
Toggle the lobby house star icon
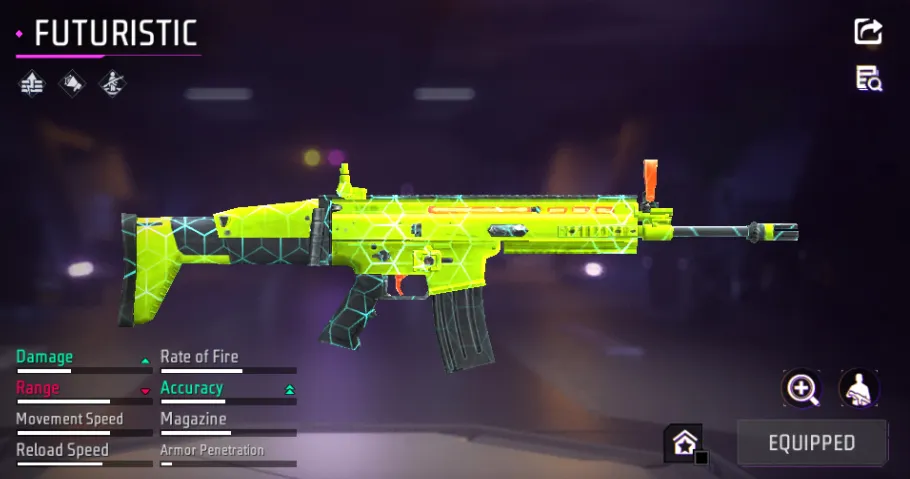686,443
